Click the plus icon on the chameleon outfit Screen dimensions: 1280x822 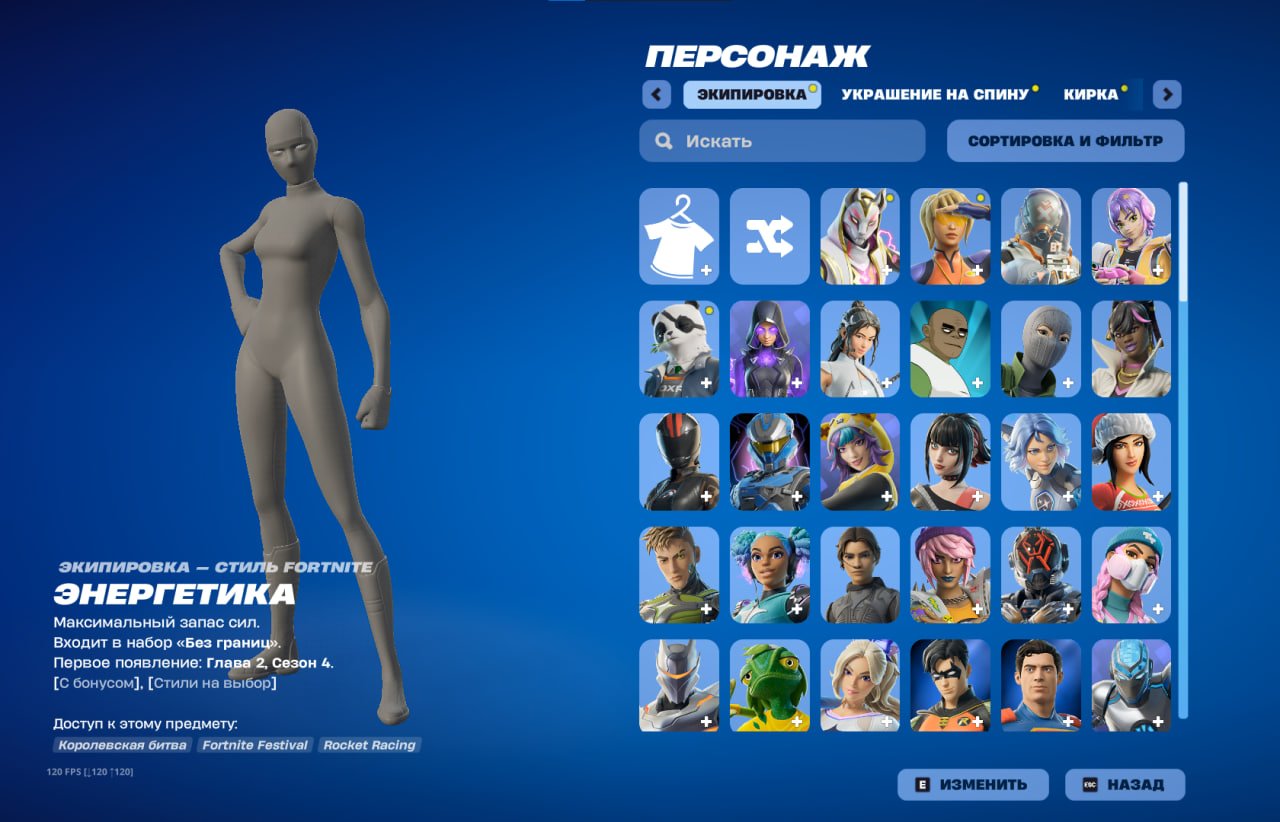tap(797, 721)
